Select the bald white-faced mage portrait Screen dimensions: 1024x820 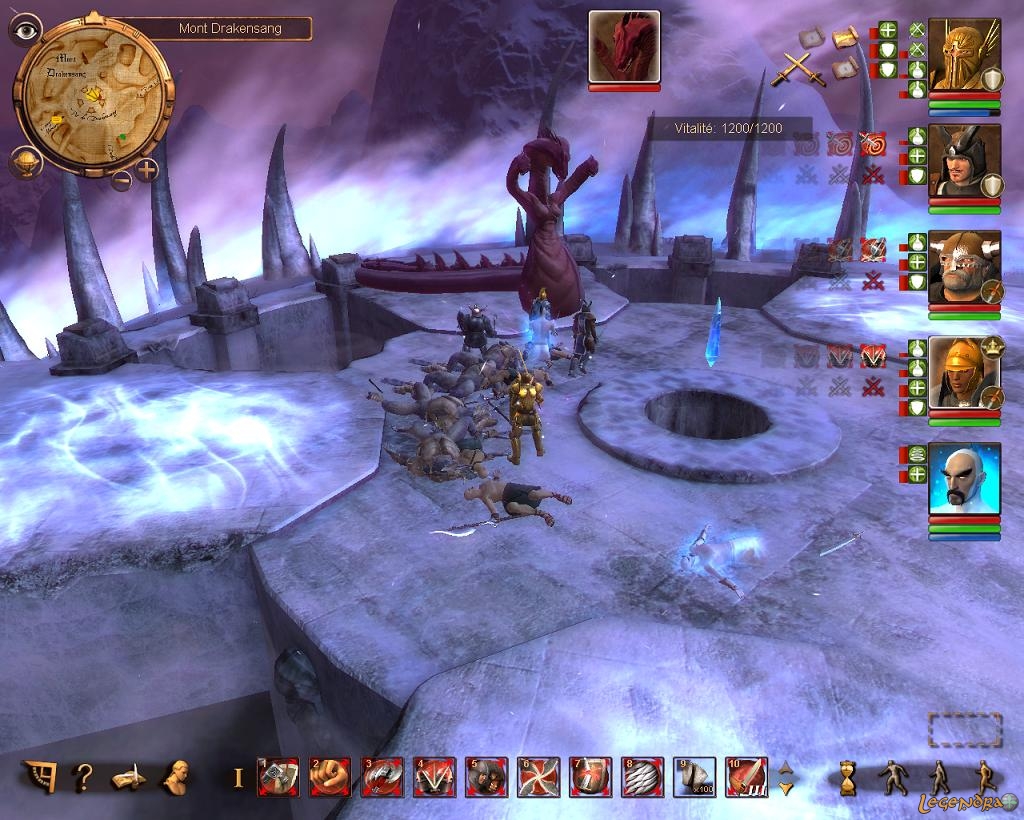964,479
